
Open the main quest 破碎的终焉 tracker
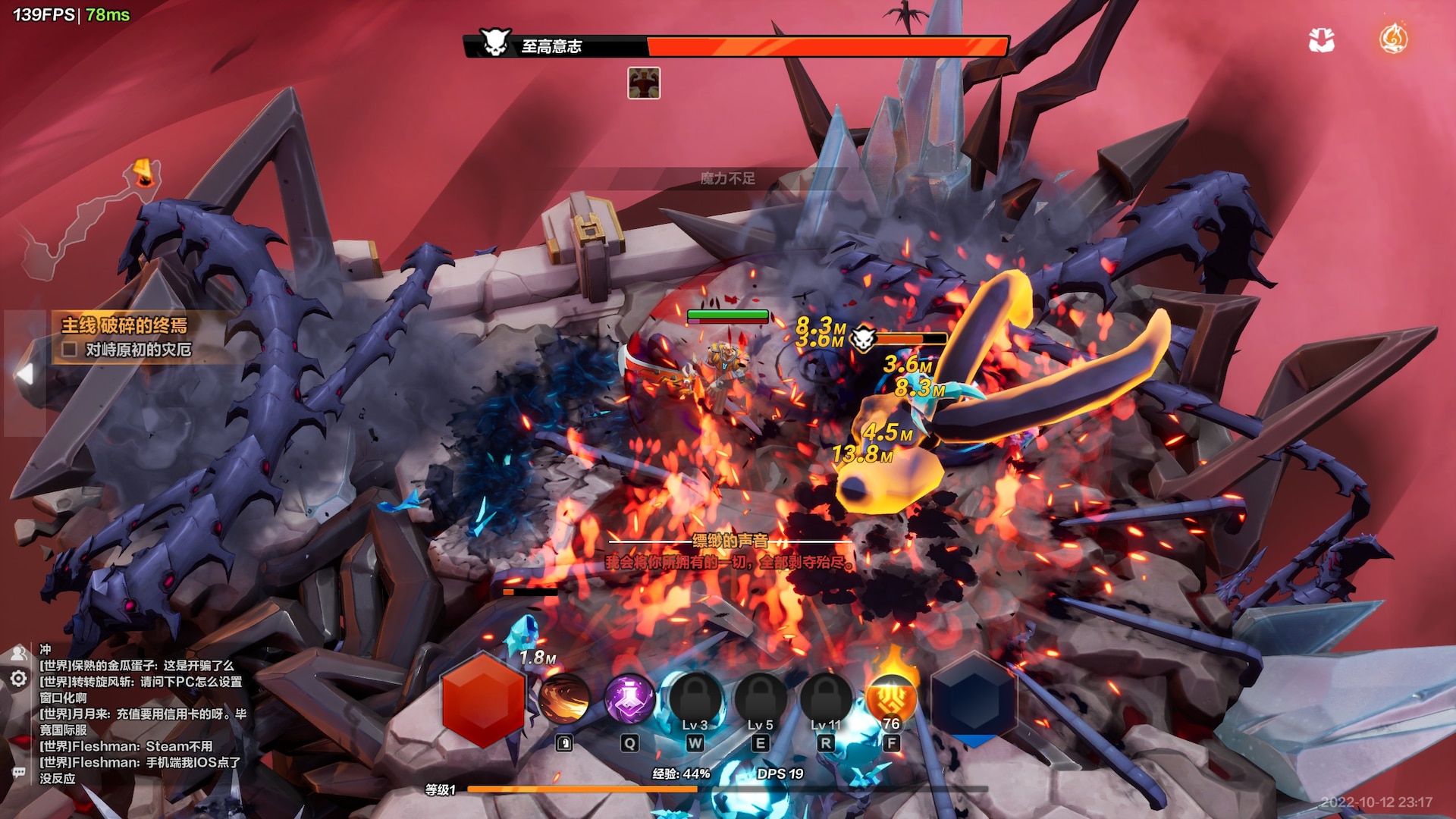[124, 325]
